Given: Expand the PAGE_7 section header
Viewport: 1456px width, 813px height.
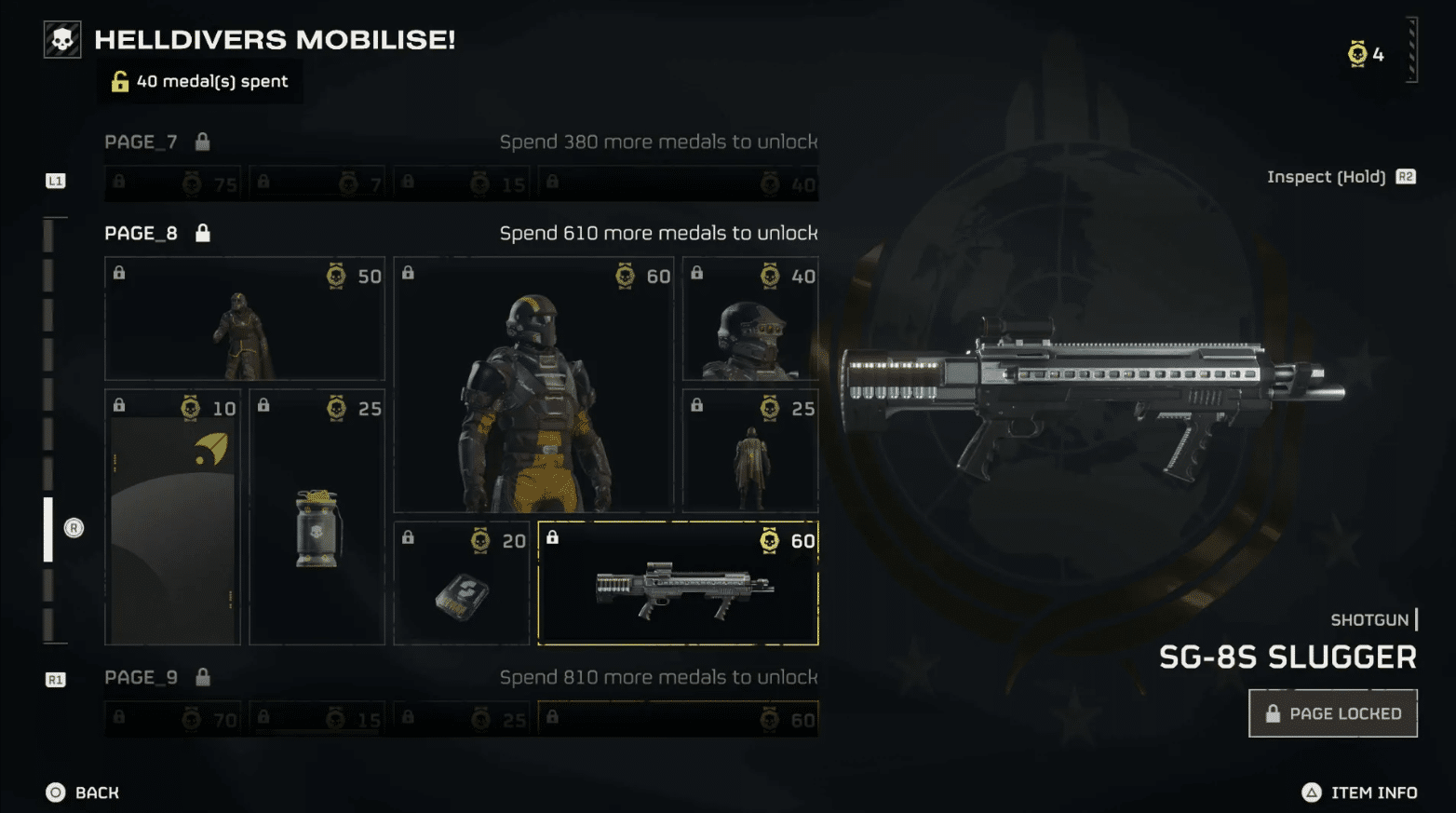Looking at the screenshot, I should tap(141, 141).
